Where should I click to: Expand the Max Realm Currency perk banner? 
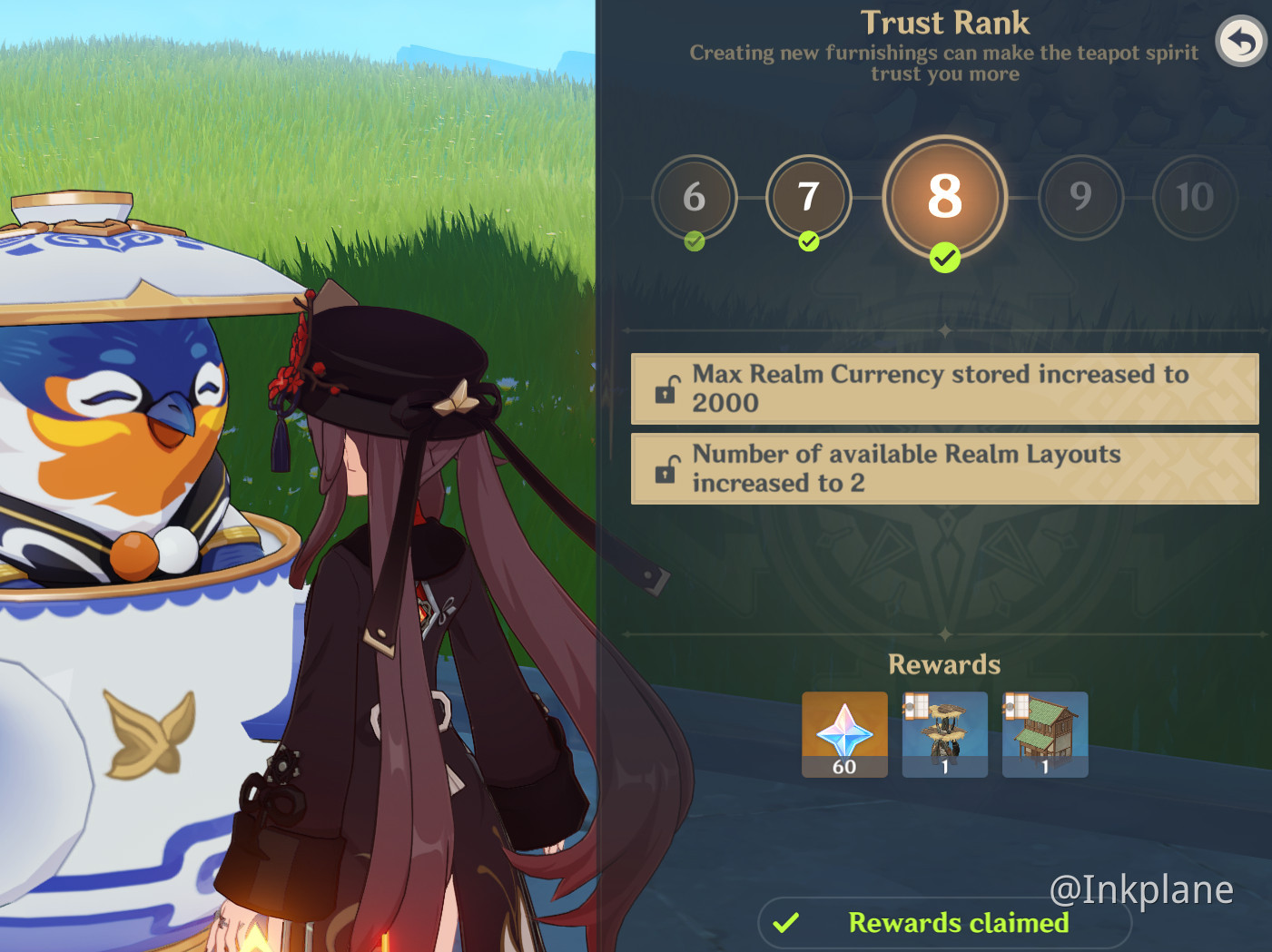coord(944,388)
